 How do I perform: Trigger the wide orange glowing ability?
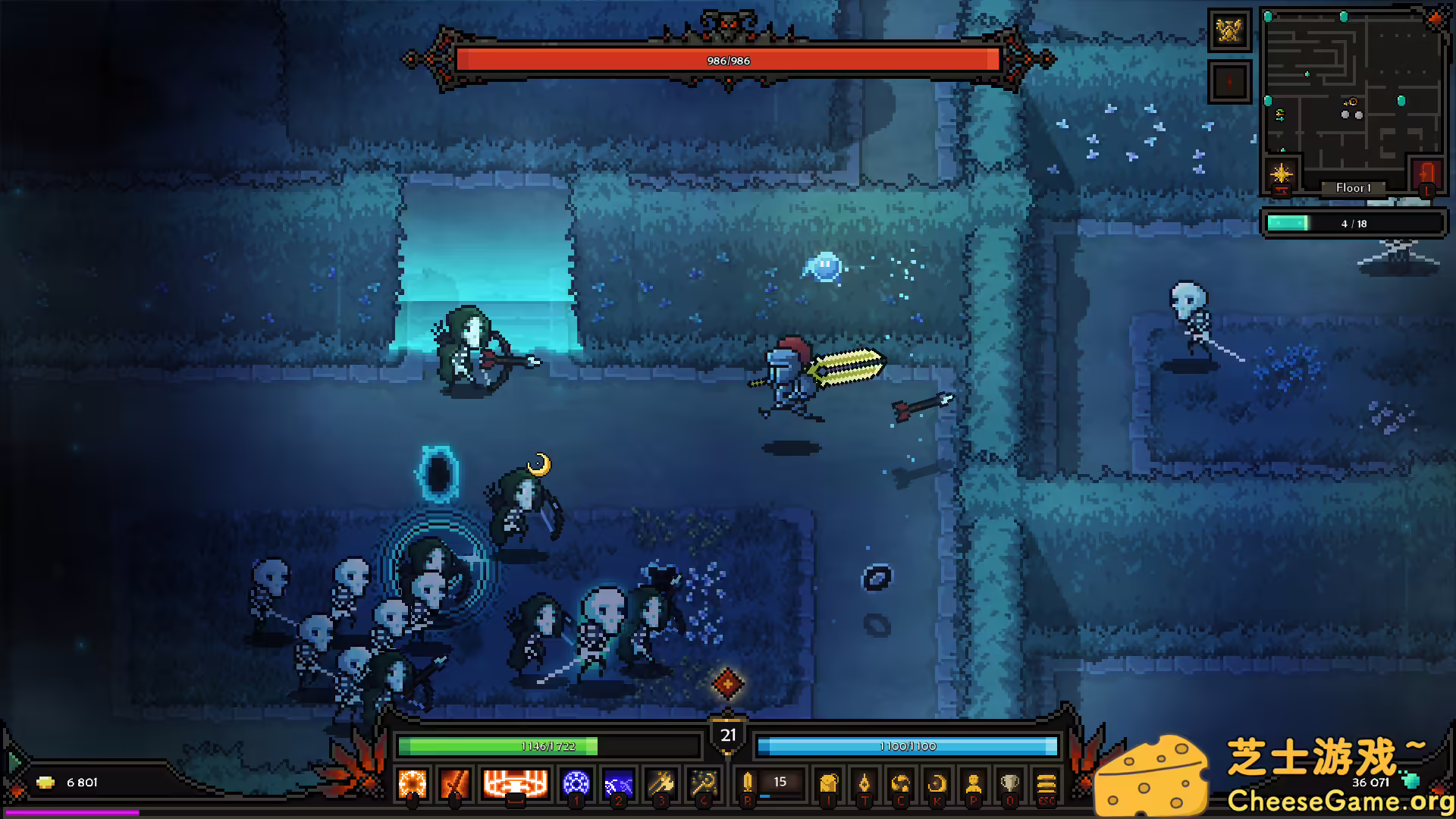tap(516, 783)
